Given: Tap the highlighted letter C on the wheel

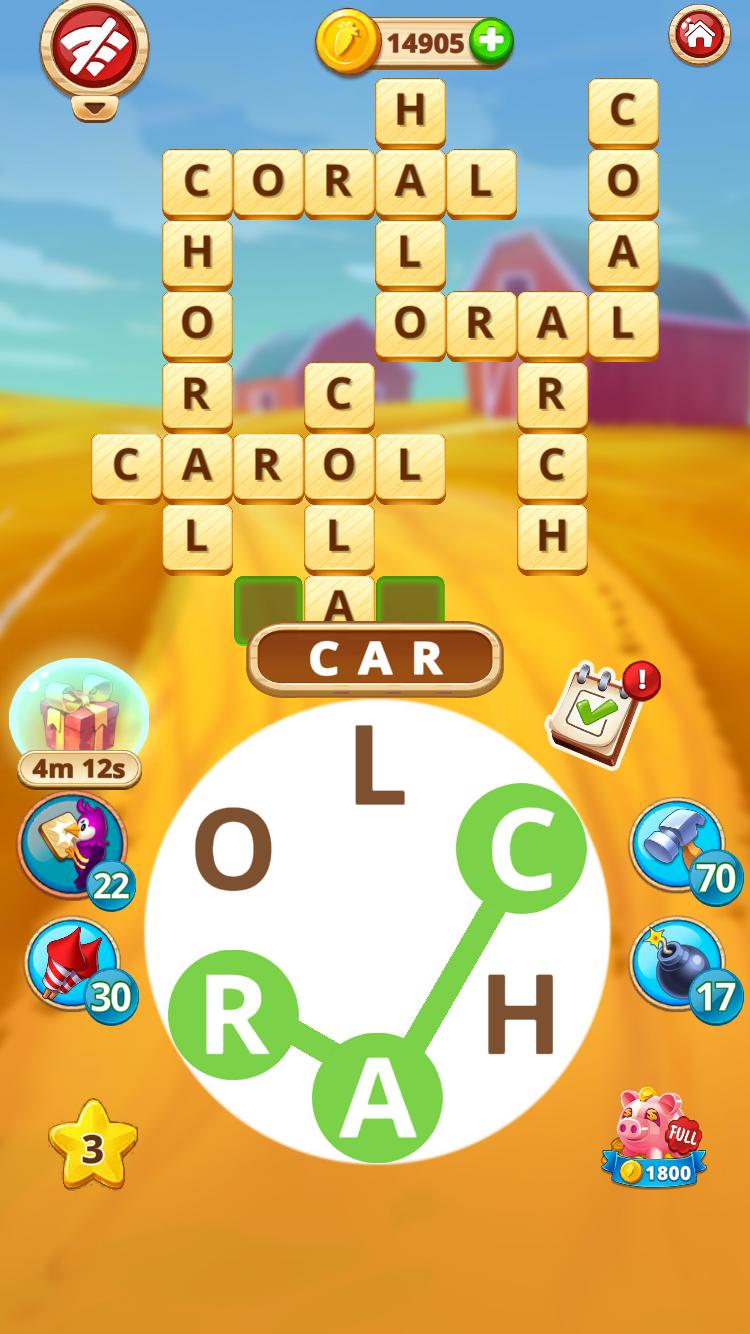Looking at the screenshot, I should tap(520, 848).
